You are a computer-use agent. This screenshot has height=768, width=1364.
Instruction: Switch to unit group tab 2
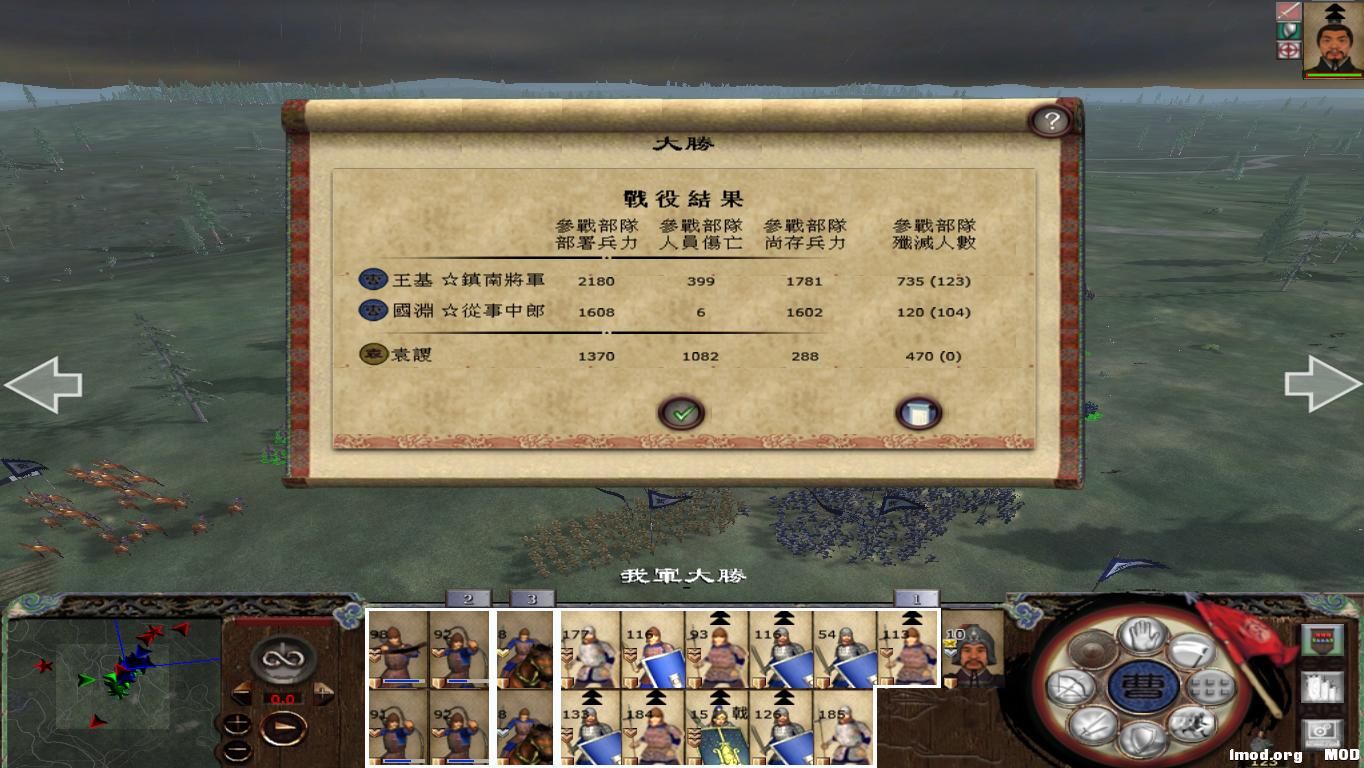[467, 598]
